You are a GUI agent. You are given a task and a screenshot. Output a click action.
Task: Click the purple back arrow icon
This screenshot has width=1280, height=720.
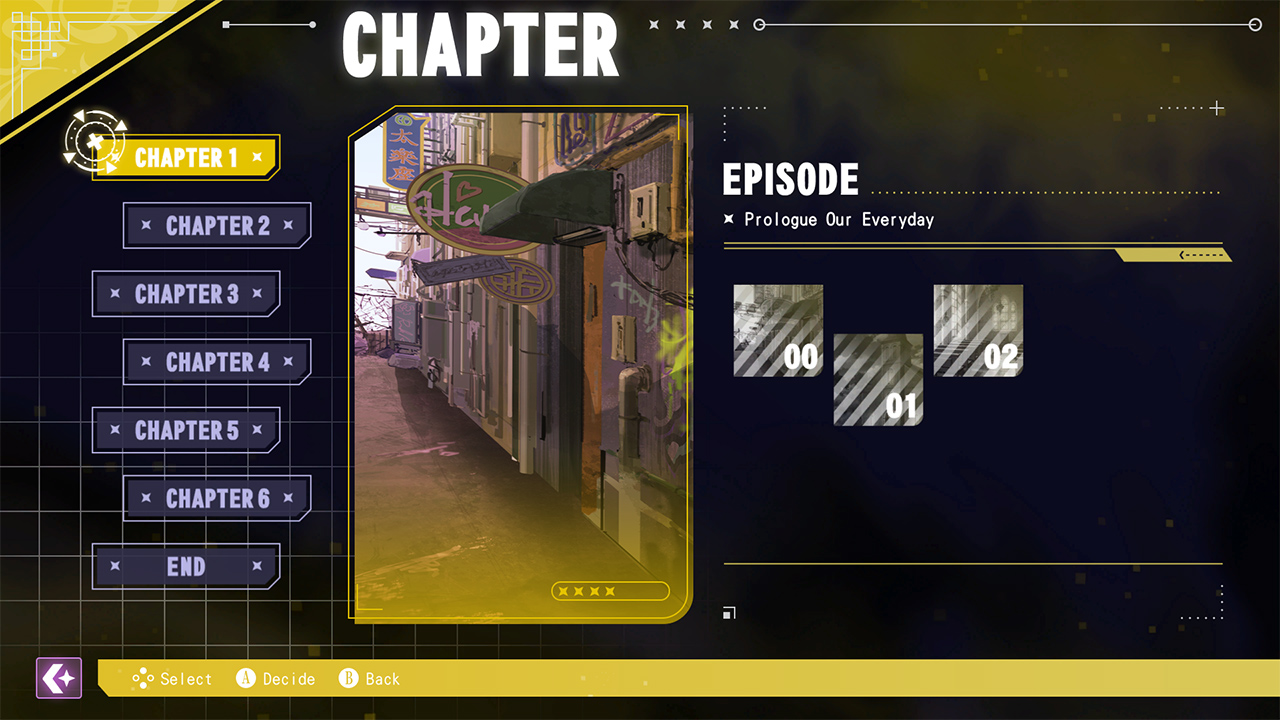pyautogui.click(x=58, y=678)
